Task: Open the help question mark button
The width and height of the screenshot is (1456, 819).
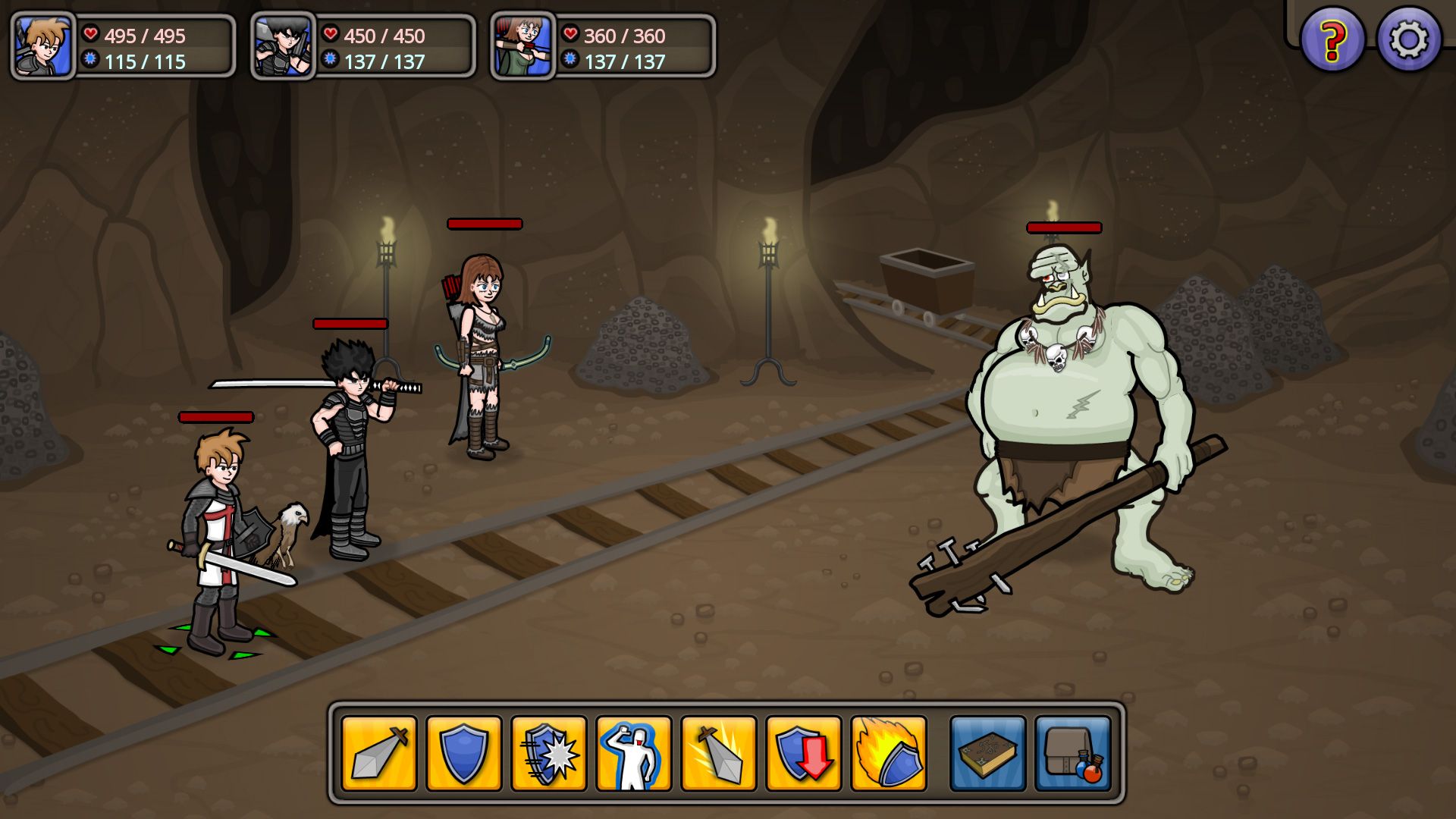Action: pyautogui.click(x=1332, y=39)
